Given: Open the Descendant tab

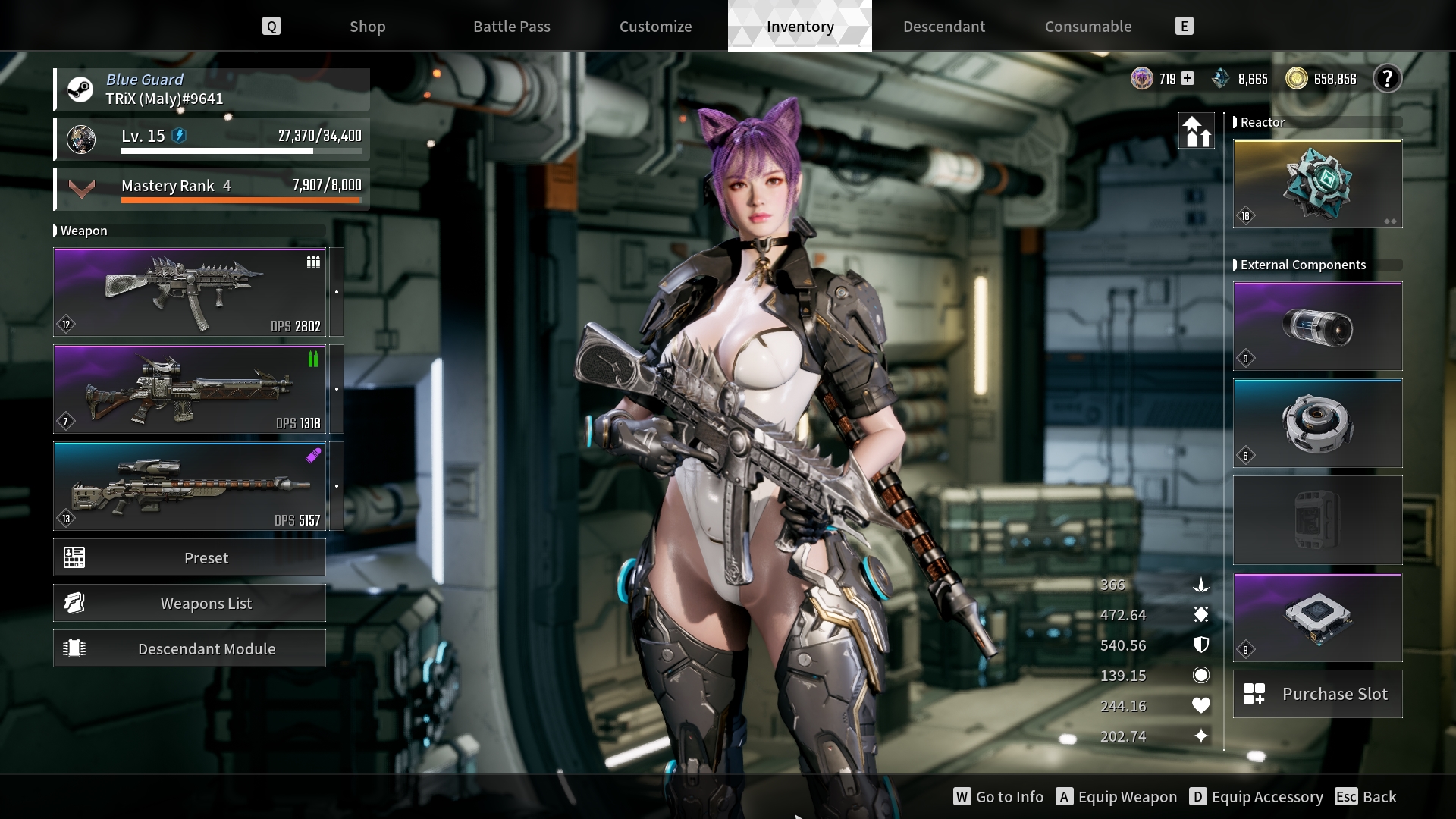Looking at the screenshot, I should tap(944, 27).
